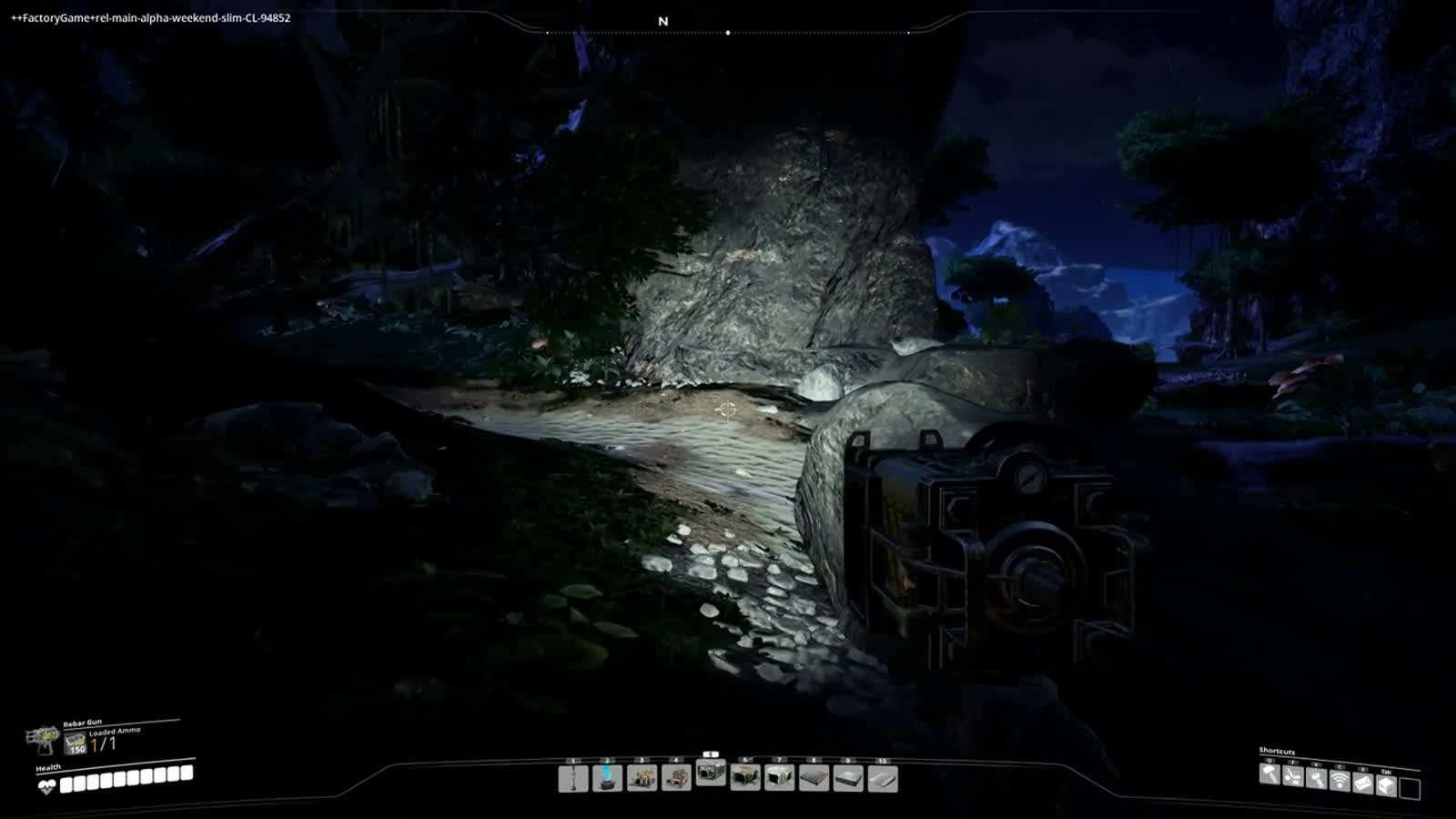Click the third shortcut tool icon

(x=1317, y=779)
